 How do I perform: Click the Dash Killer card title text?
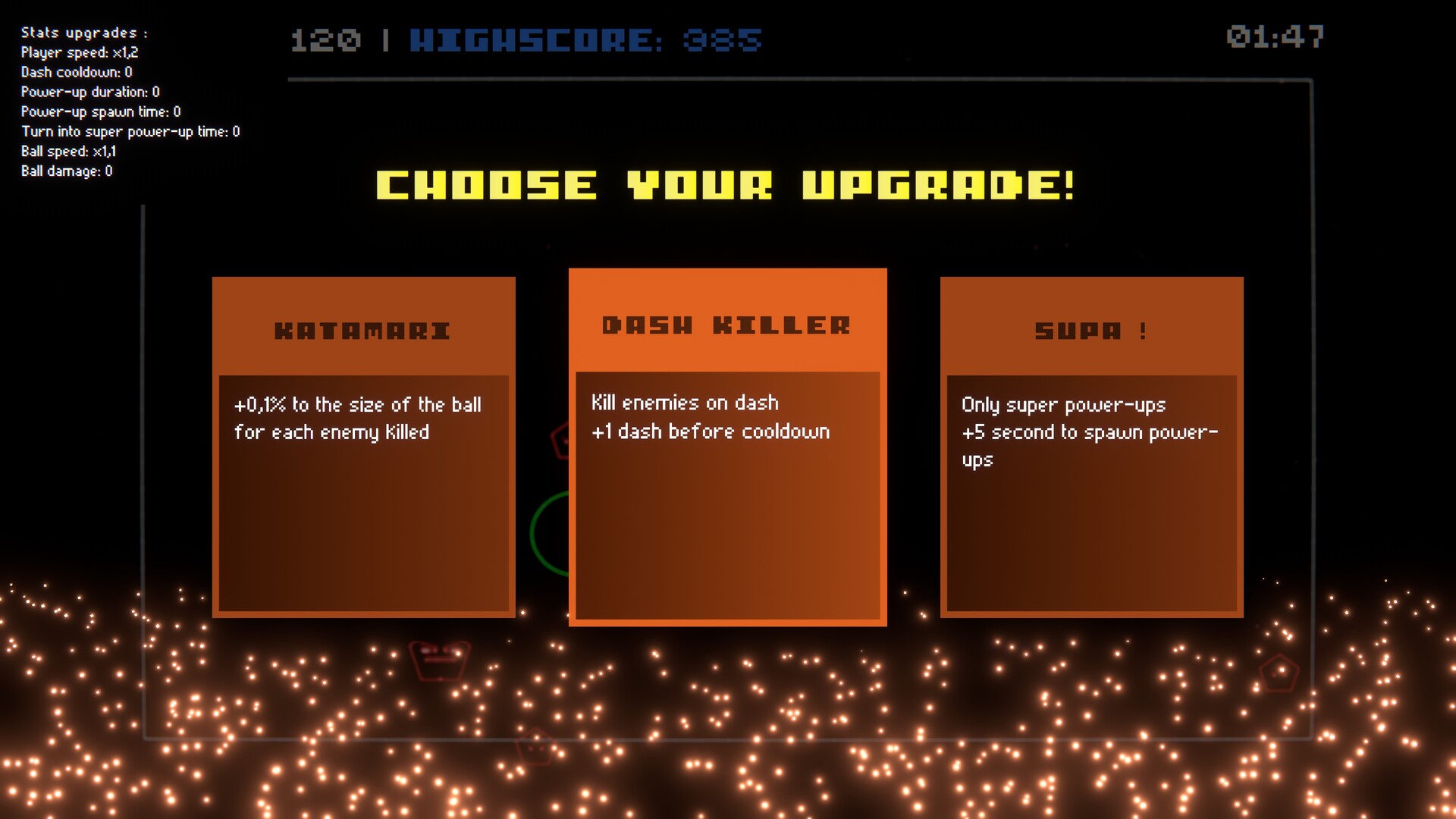726,325
